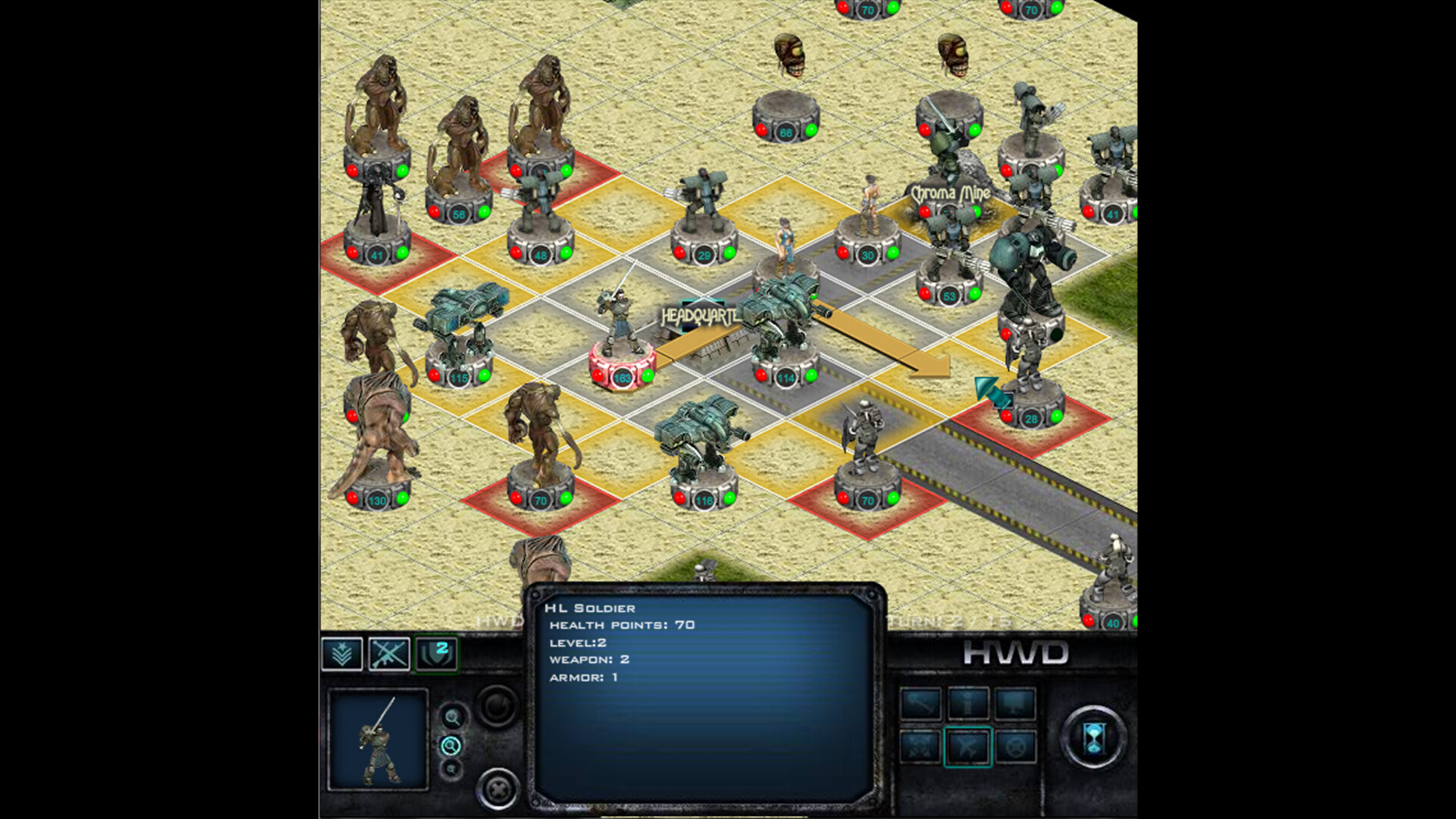Click the tower action icon in HWD grid
The height and width of the screenshot is (819, 1456).
tap(968, 704)
